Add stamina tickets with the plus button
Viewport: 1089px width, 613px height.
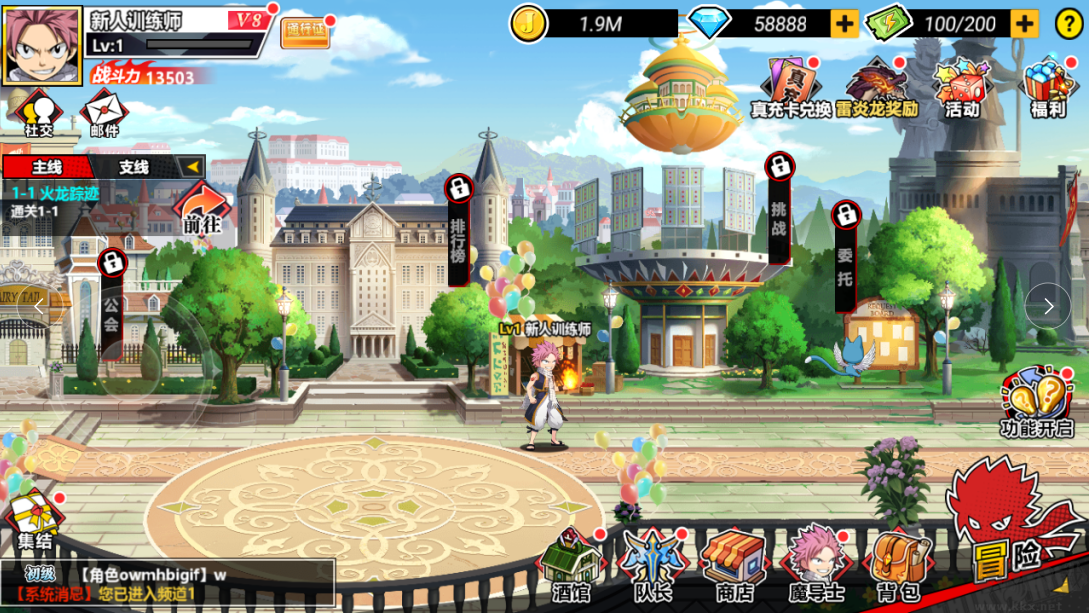(x=1025, y=24)
